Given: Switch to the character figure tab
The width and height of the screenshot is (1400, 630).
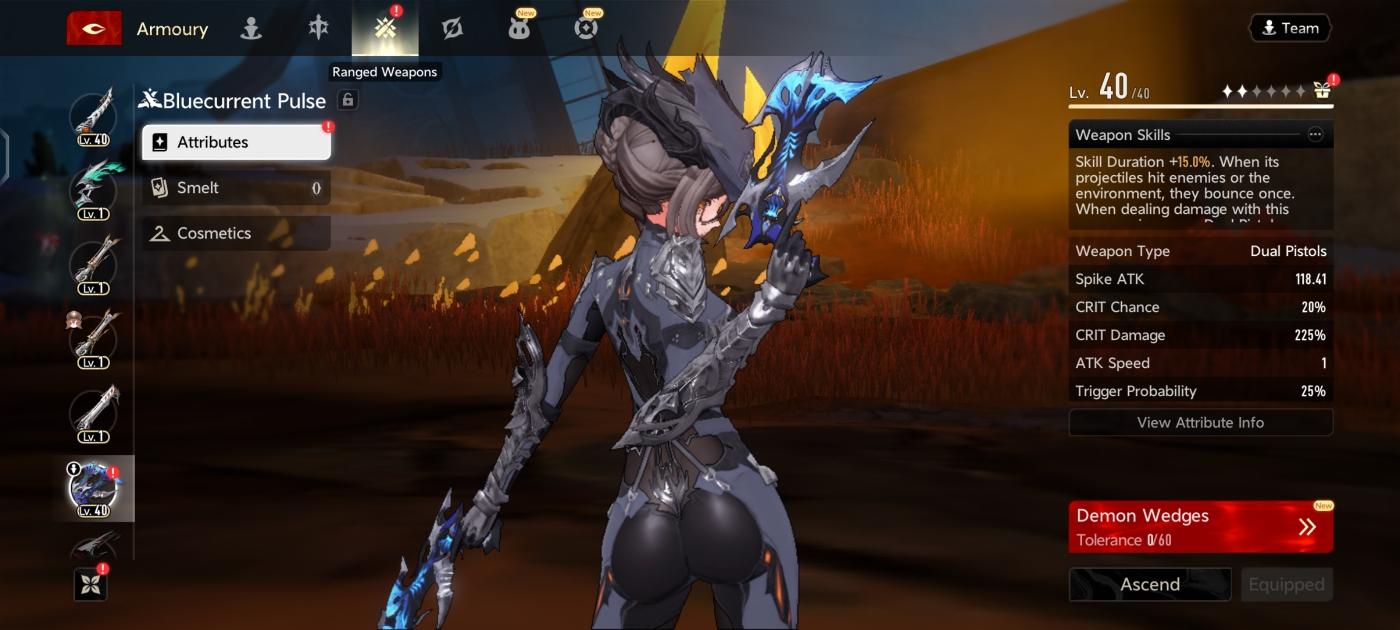Looking at the screenshot, I should (x=251, y=28).
